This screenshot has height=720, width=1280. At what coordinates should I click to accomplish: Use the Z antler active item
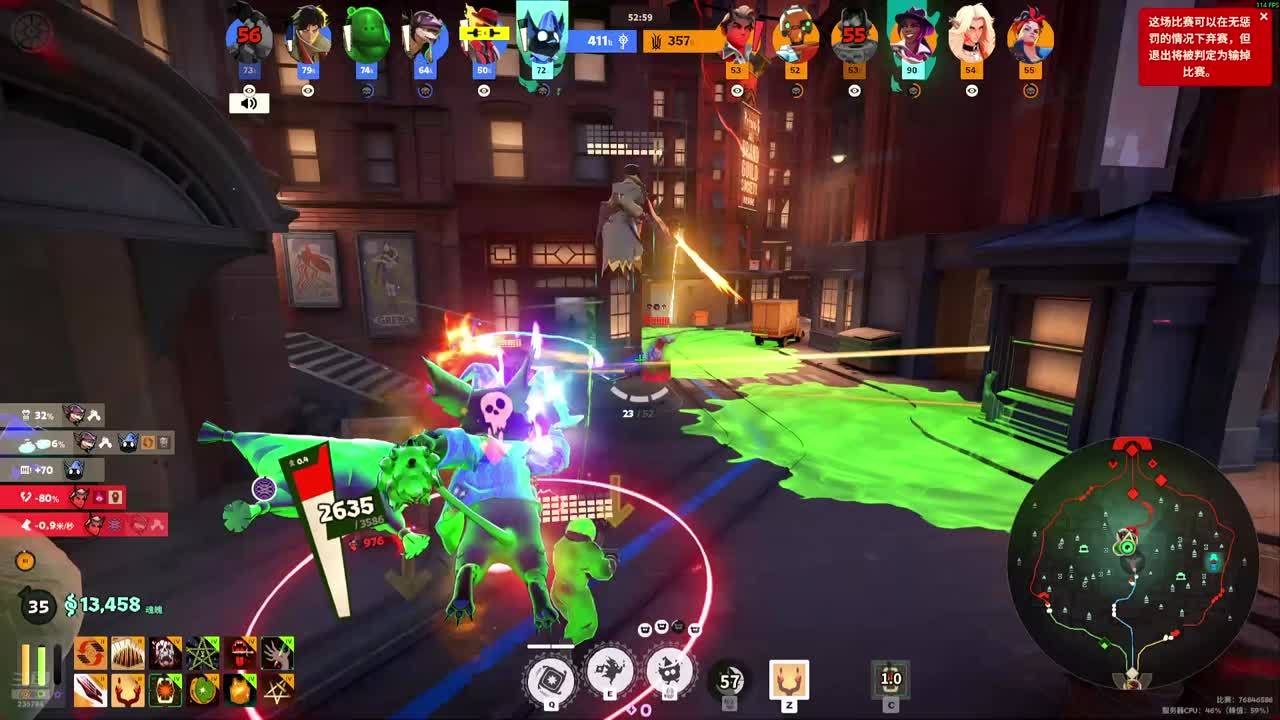click(789, 680)
